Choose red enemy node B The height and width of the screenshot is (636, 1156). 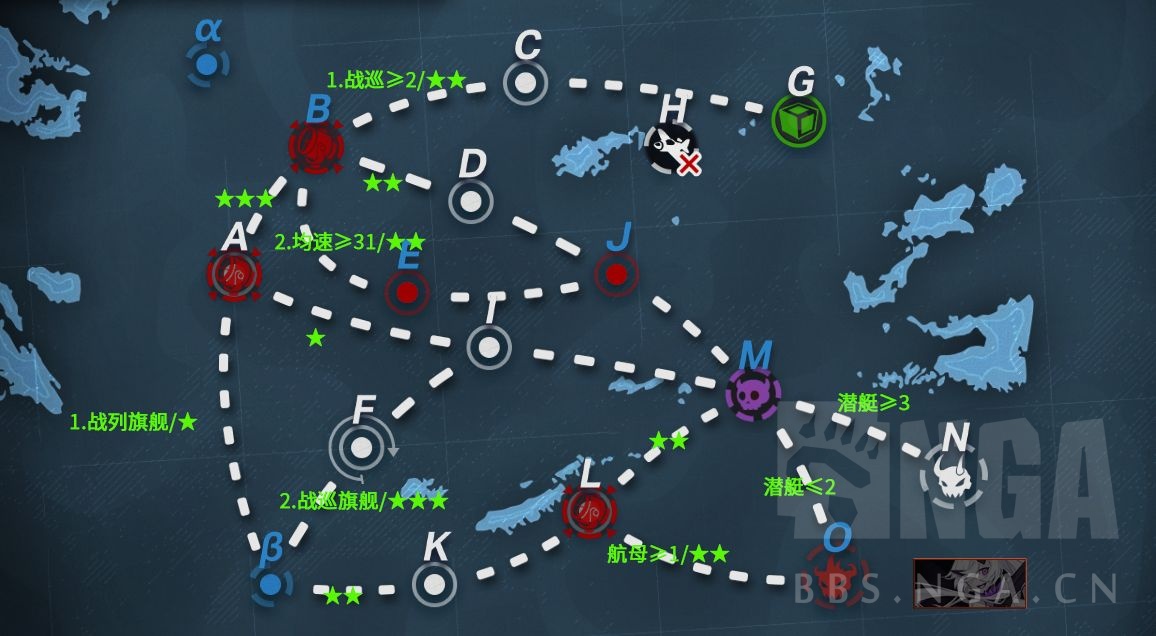point(316,146)
